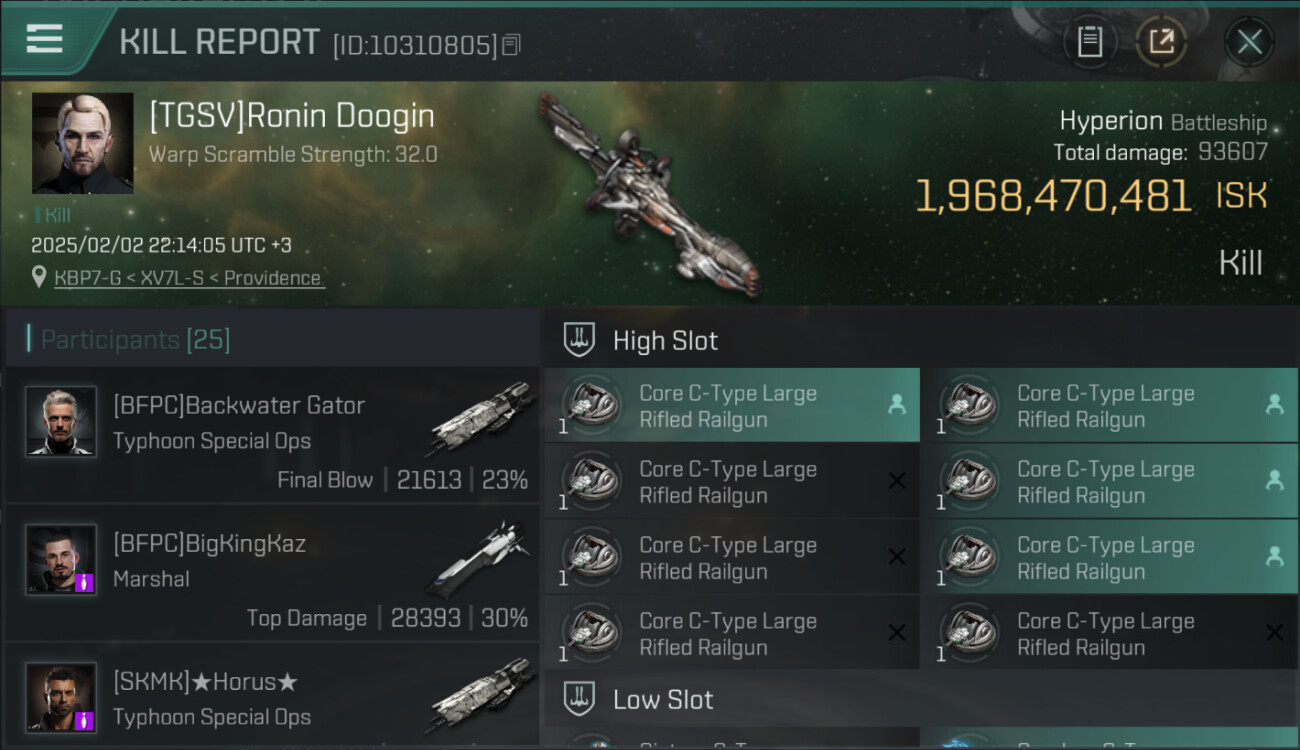Expand the High Slot section header

click(x=665, y=341)
